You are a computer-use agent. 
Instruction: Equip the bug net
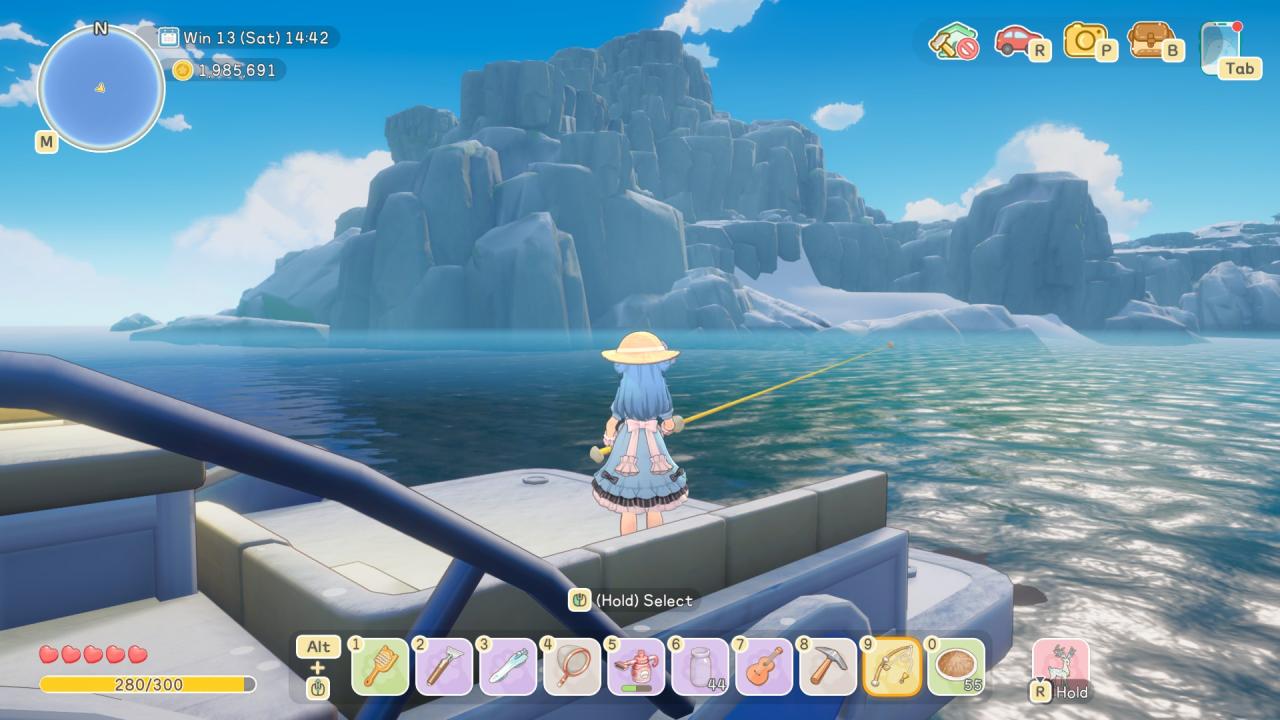click(572, 666)
